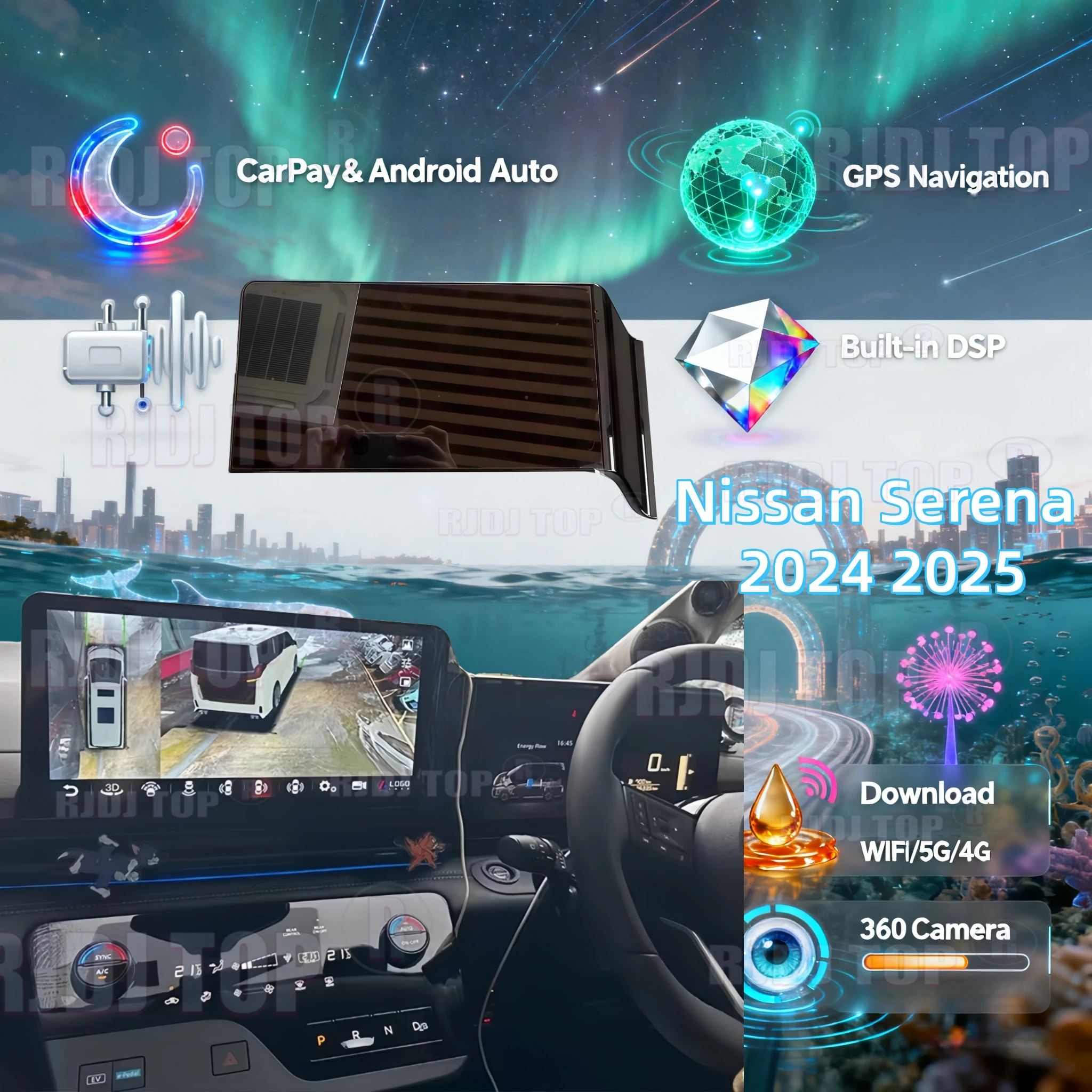This screenshot has width=1092, height=1092.
Task: Select R on the gear shift strip
Action: [x=357, y=1035]
